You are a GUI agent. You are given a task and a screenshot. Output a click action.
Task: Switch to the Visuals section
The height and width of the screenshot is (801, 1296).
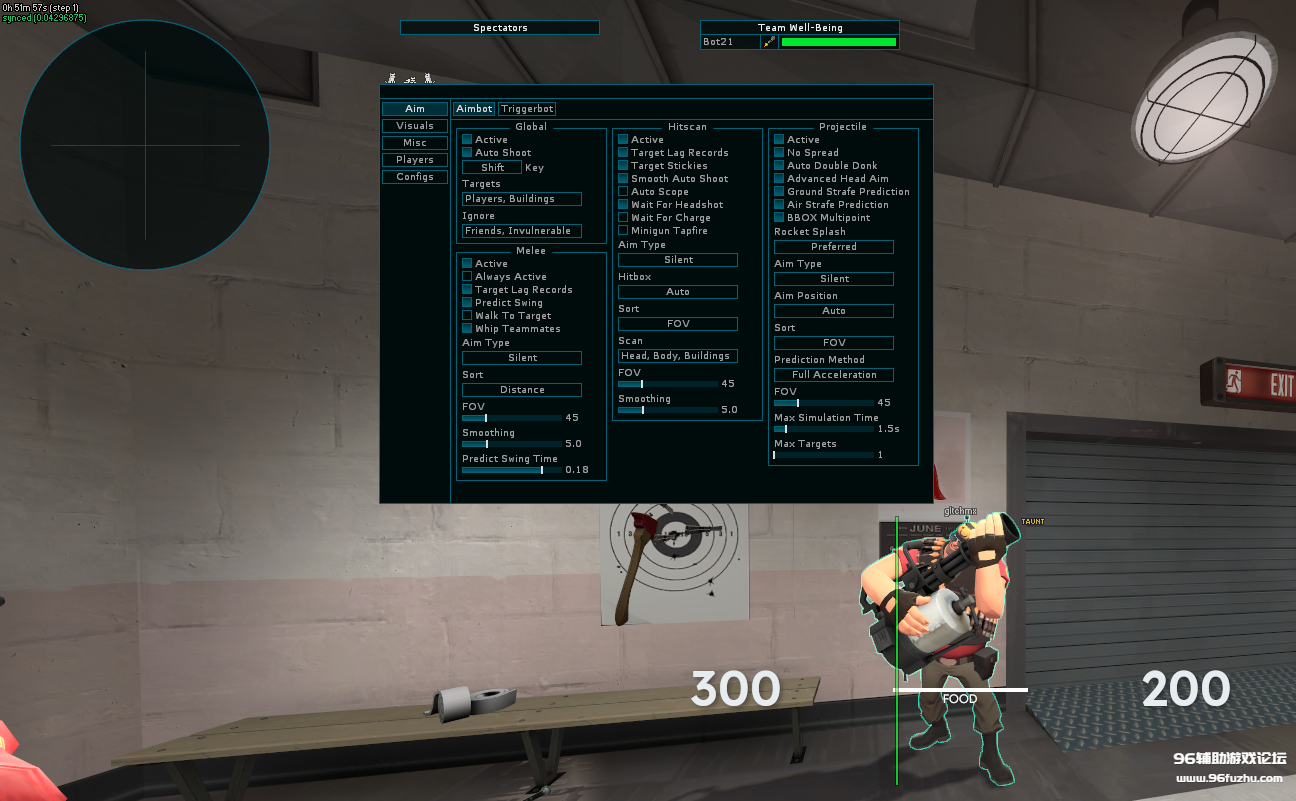[x=415, y=126]
